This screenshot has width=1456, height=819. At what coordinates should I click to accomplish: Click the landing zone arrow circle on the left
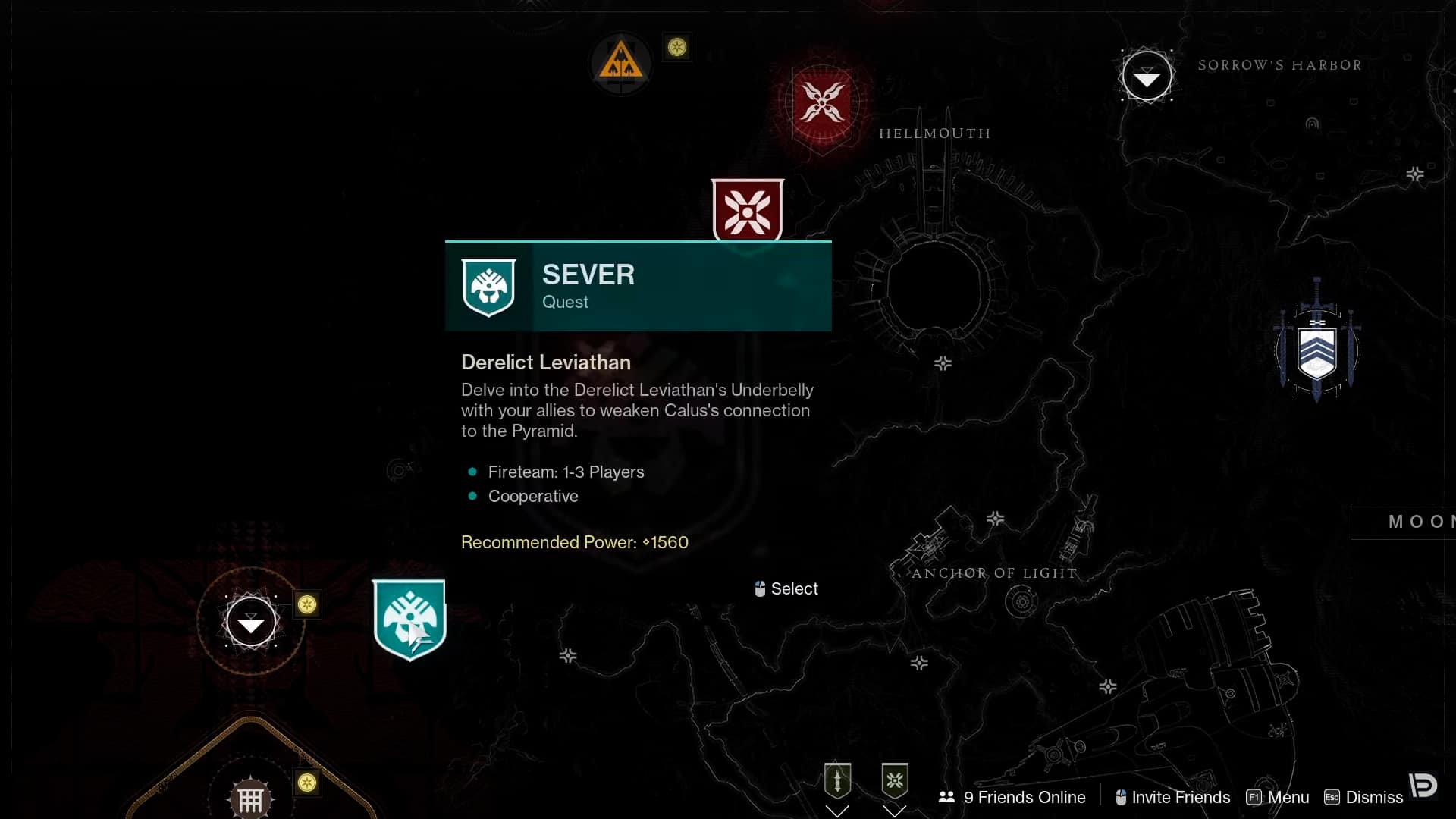250,622
